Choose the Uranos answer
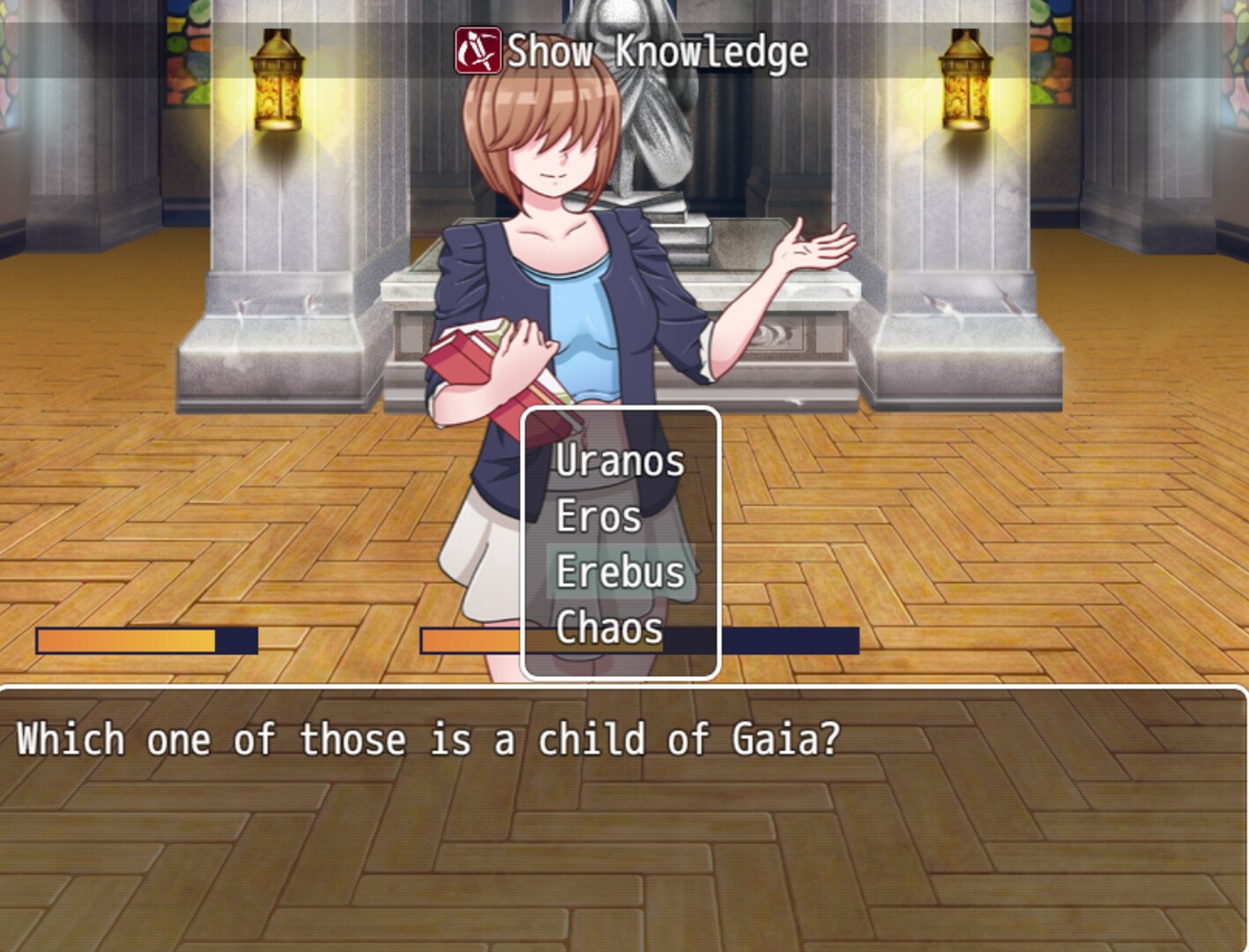 coord(620,461)
